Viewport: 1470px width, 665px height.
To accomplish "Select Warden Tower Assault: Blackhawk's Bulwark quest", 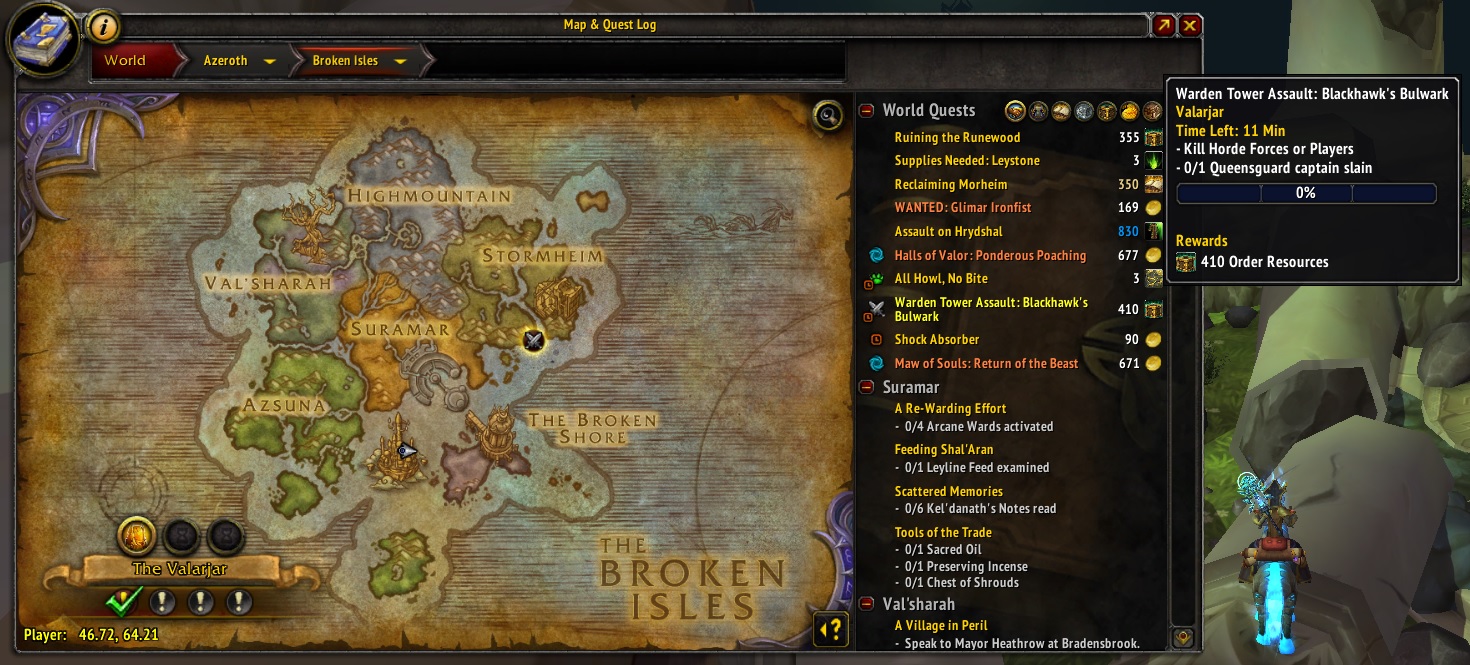I will 990,309.
